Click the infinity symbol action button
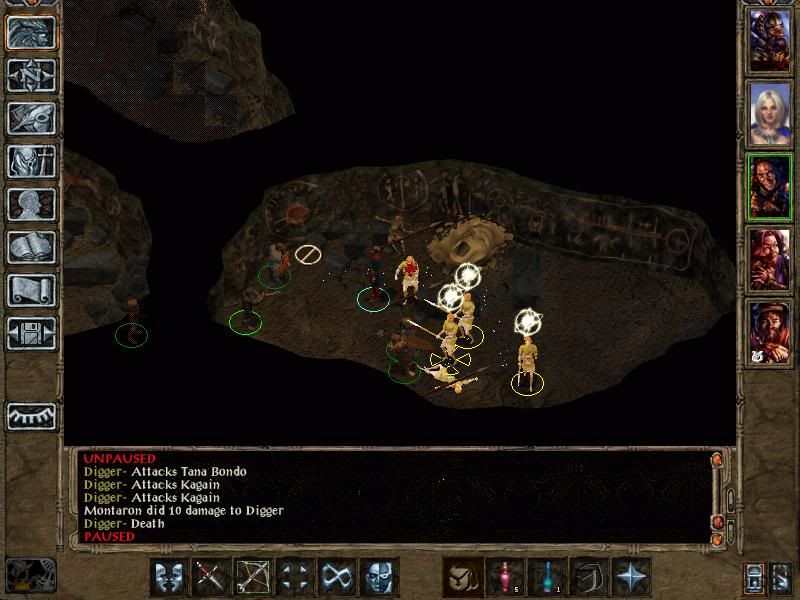 [337, 578]
